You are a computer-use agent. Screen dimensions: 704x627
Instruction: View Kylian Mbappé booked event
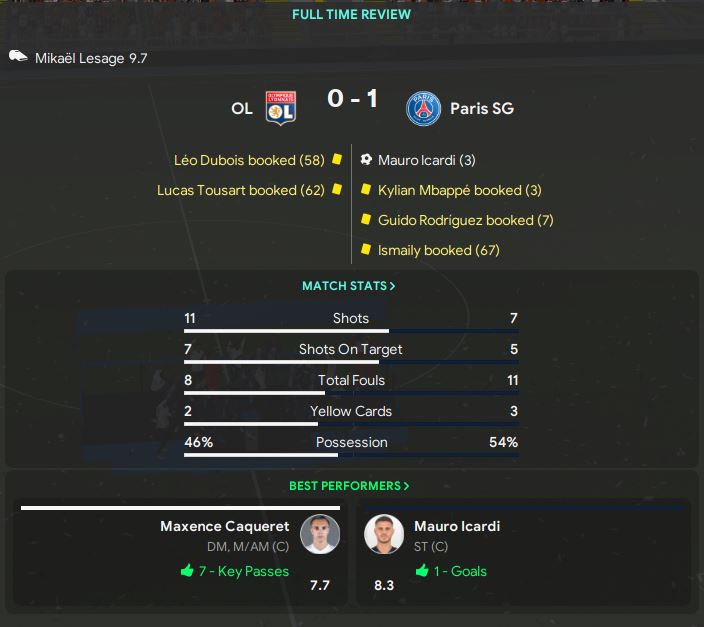[459, 190]
